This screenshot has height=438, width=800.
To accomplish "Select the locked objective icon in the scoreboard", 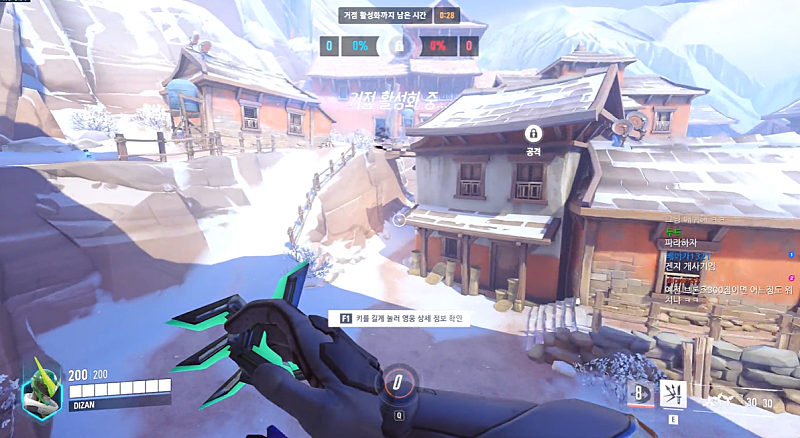I will click(x=399, y=46).
